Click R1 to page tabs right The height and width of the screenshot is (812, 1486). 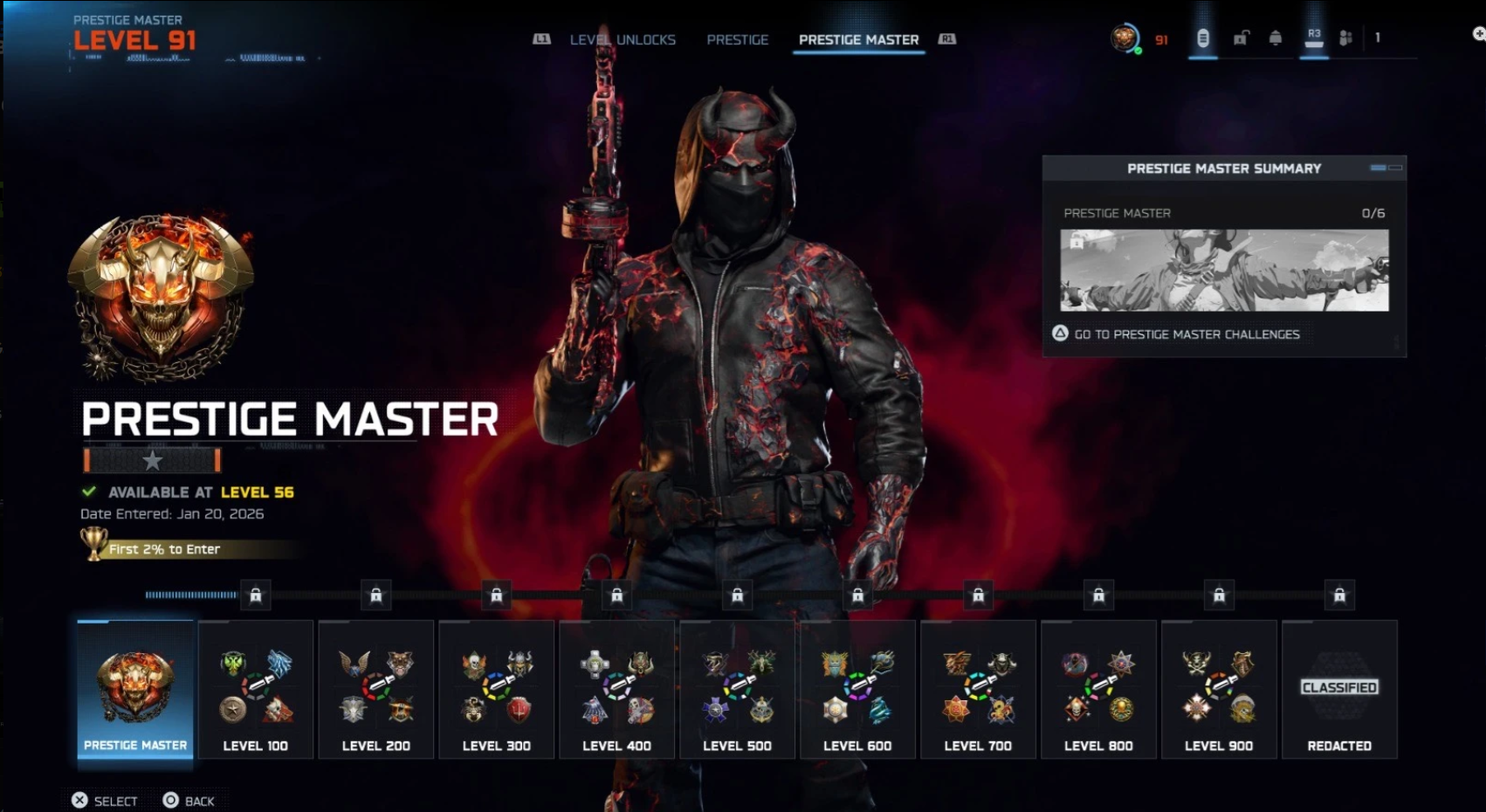point(948,38)
